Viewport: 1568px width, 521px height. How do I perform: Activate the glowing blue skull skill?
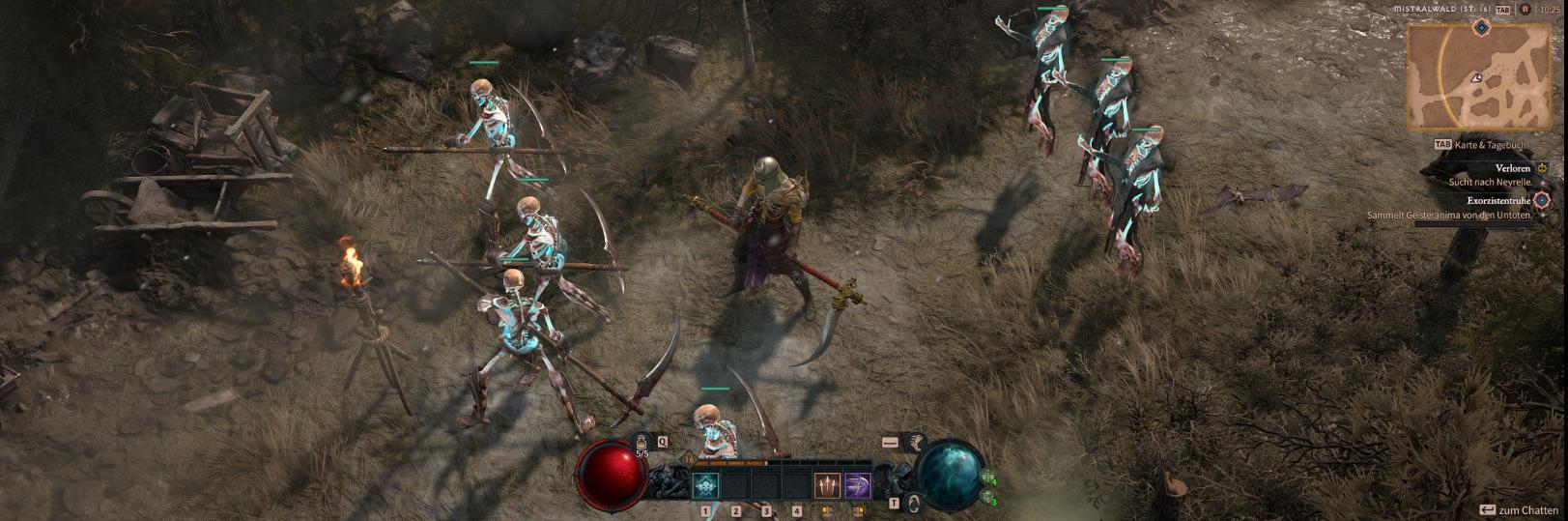click(x=705, y=485)
